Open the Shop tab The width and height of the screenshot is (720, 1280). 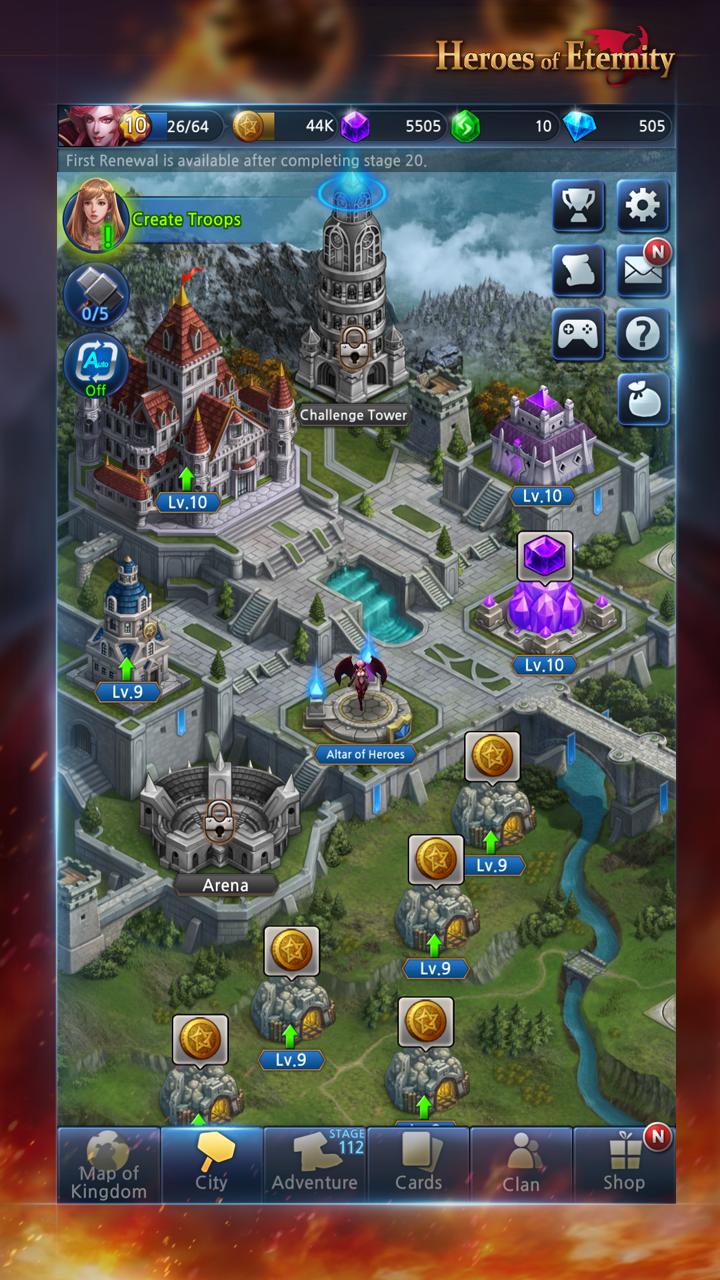pos(624,1165)
